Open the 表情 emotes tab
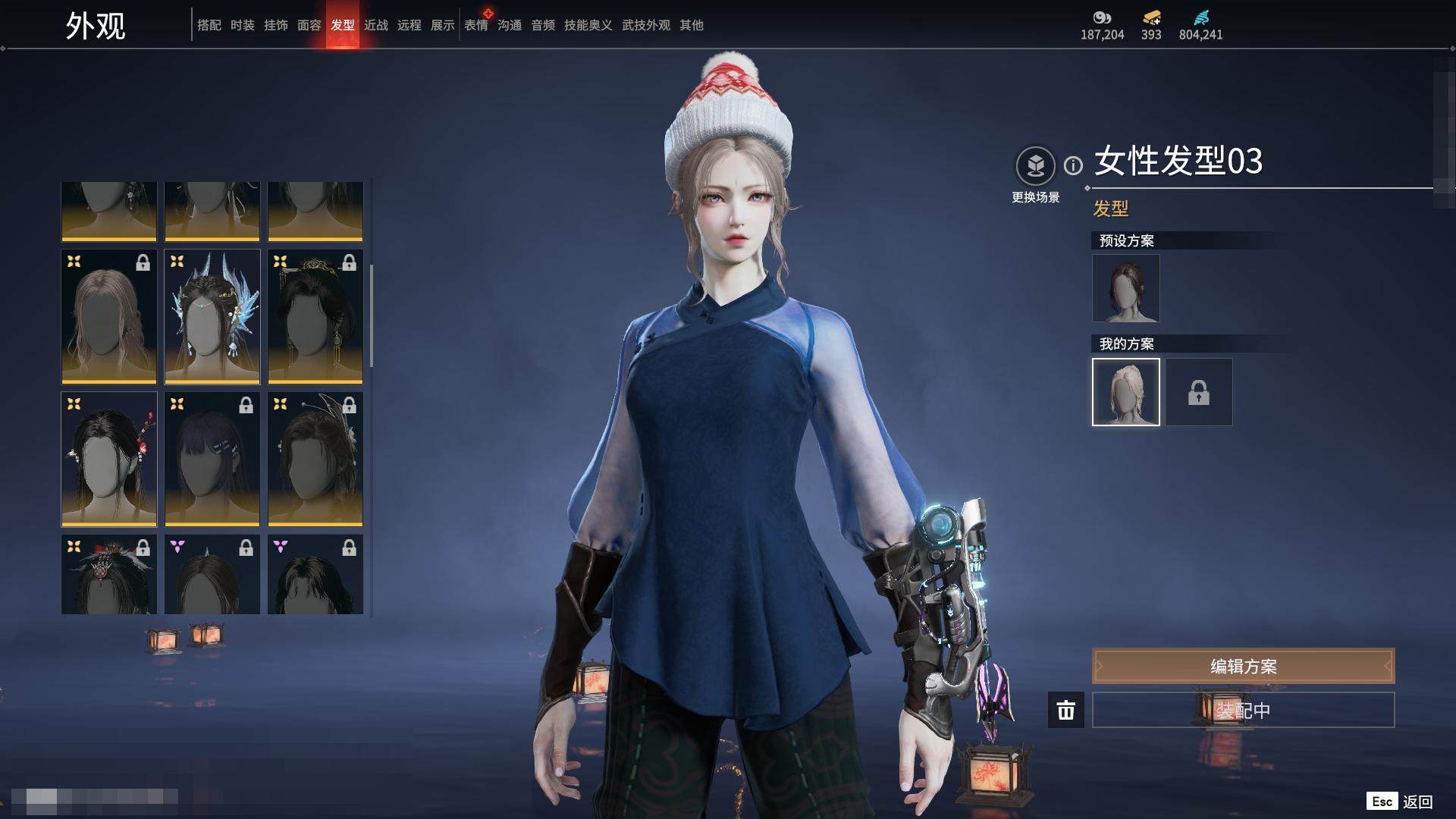This screenshot has width=1456, height=819. coord(476,25)
